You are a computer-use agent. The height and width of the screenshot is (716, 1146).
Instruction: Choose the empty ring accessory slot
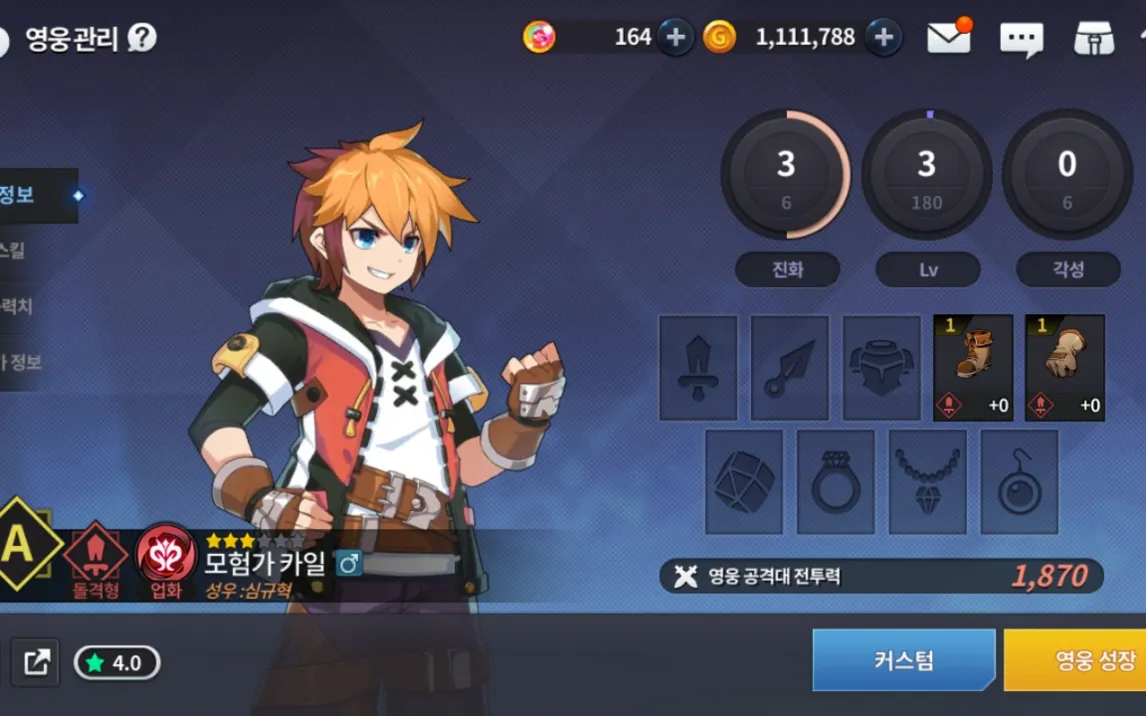[x=836, y=482]
